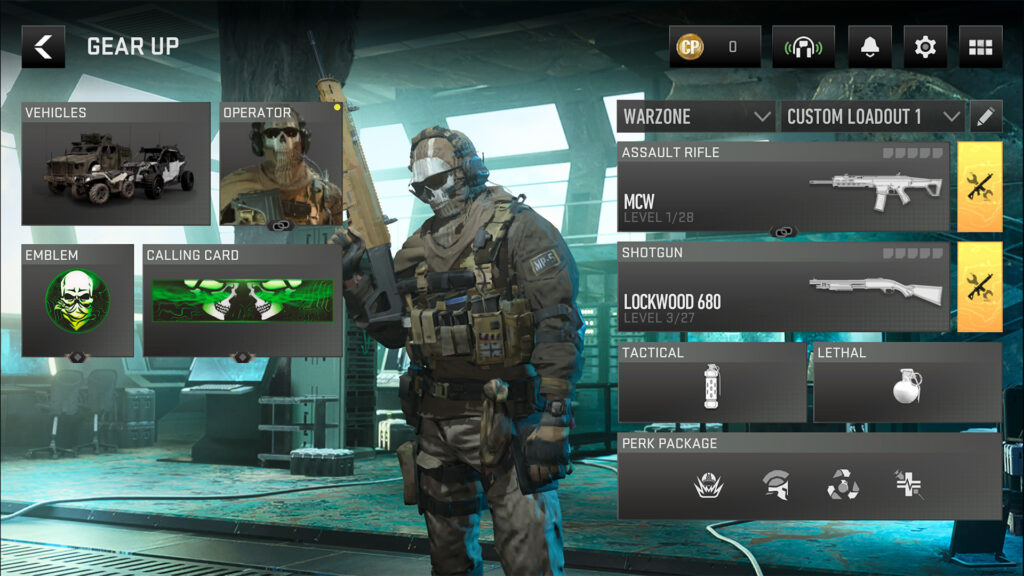This screenshot has height=576, width=1024.
Task: Check the notifications bell
Action: point(869,47)
